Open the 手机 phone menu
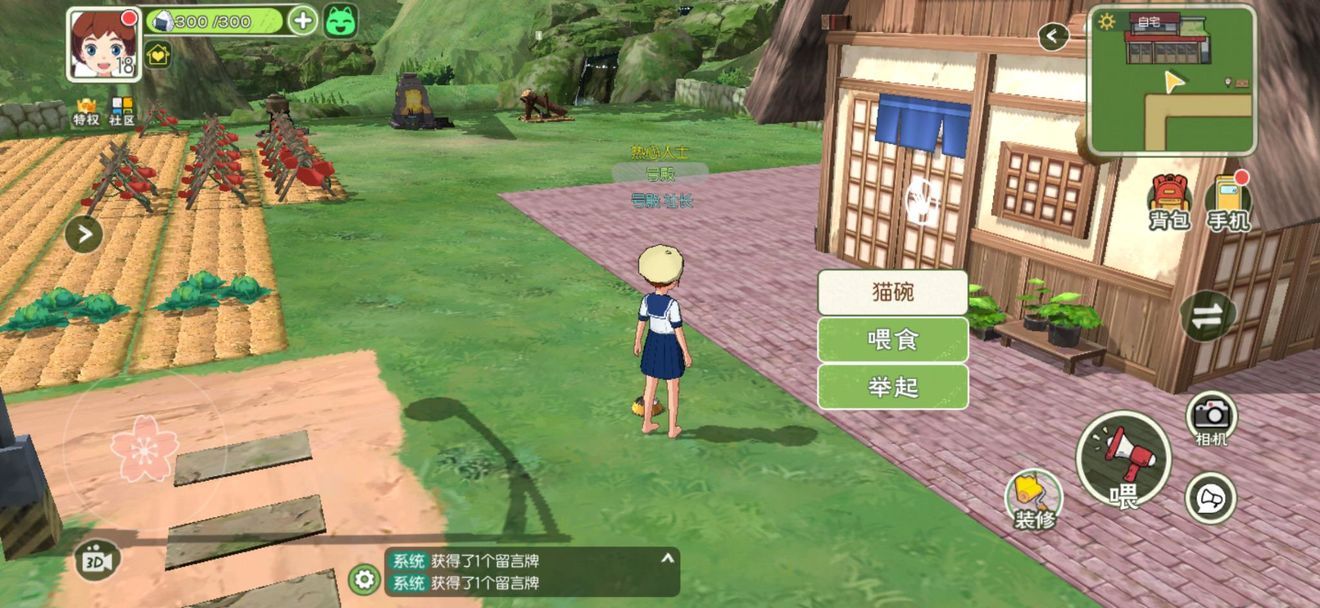 click(1228, 203)
